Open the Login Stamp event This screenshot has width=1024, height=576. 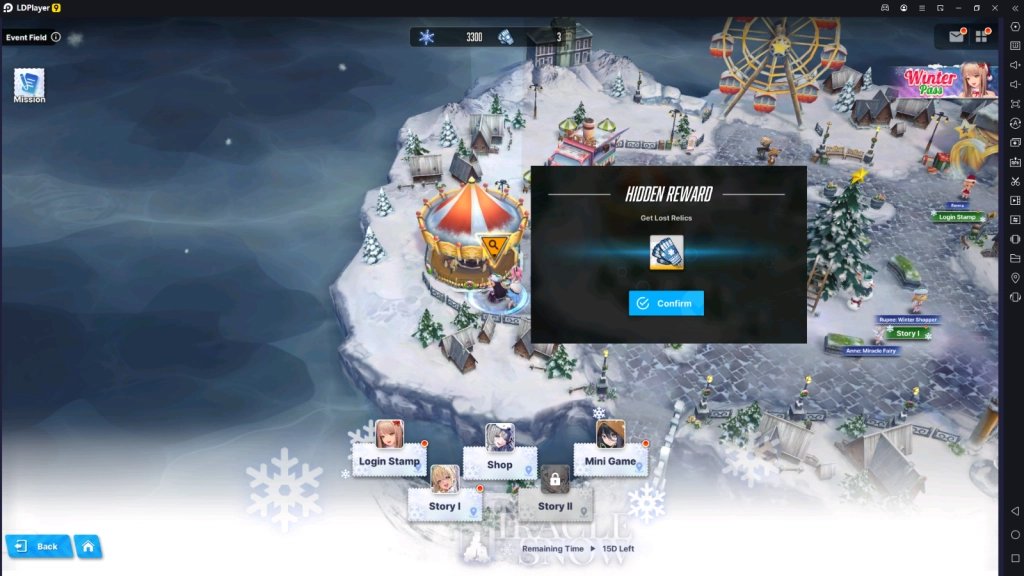click(389, 460)
